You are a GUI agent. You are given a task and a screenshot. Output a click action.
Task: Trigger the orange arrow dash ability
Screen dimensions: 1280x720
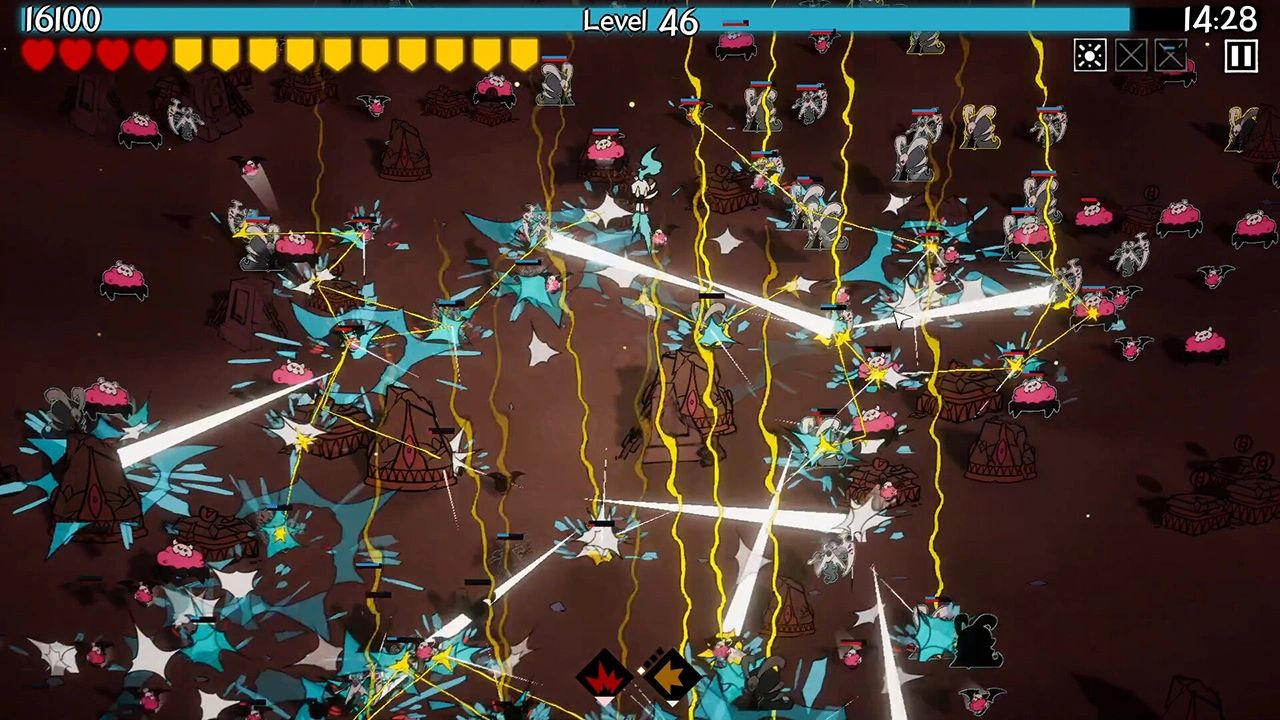670,676
